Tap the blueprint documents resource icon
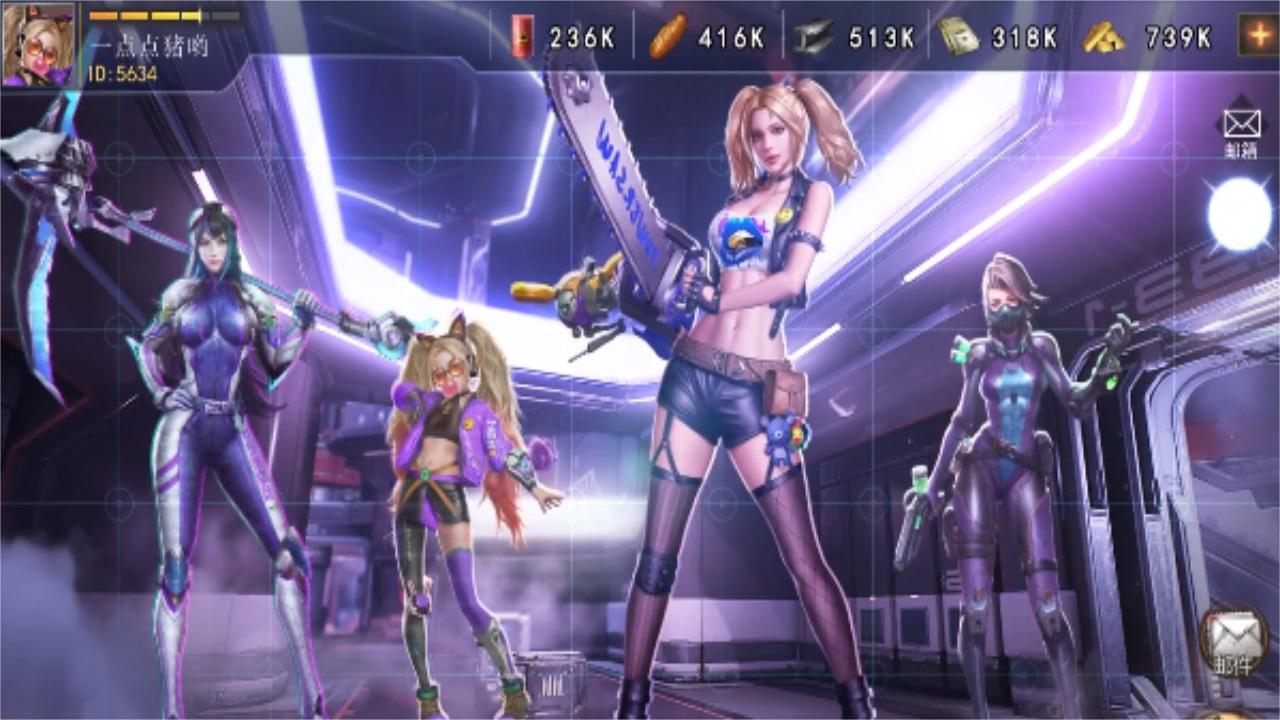Screen dimensions: 1280x720 pos(961,37)
